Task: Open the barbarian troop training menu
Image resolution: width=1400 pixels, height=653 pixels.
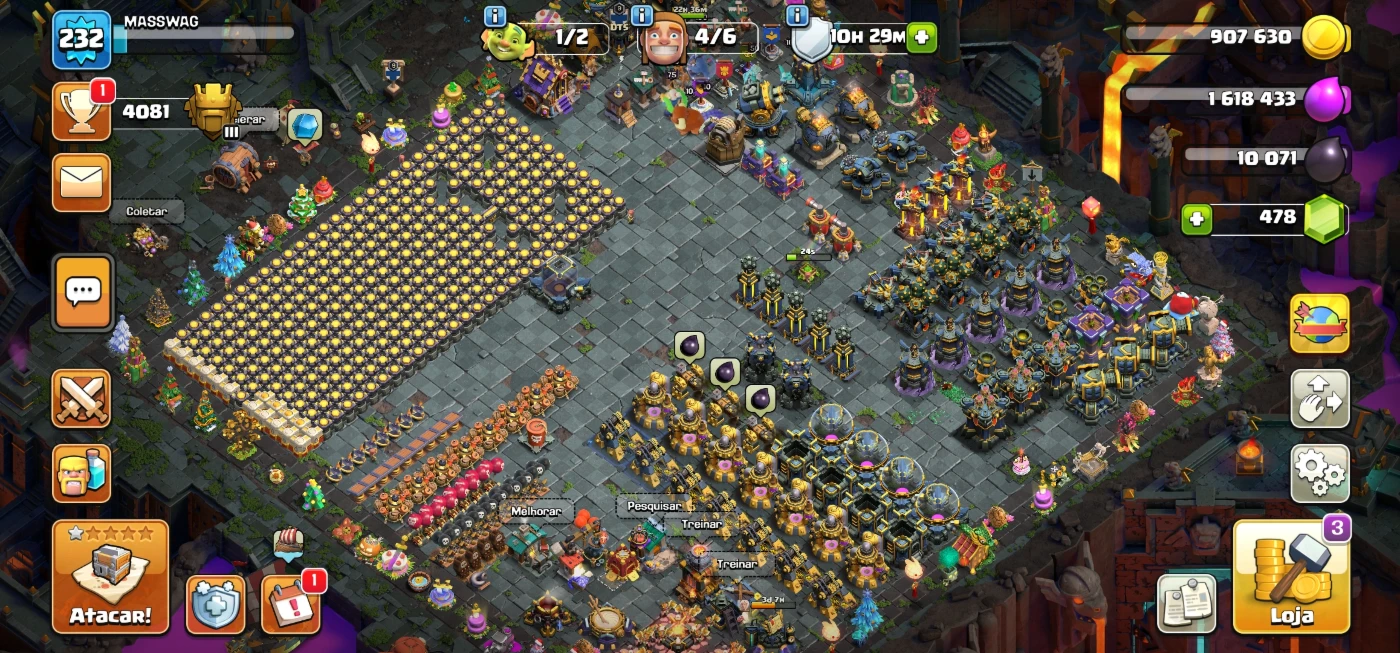Action: click(x=82, y=473)
